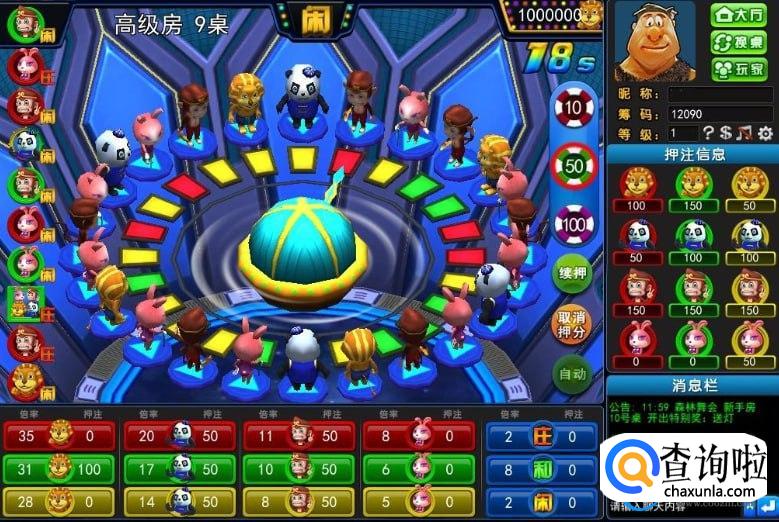
Task: Place a bet on 庄 banker
Action: pos(542,436)
